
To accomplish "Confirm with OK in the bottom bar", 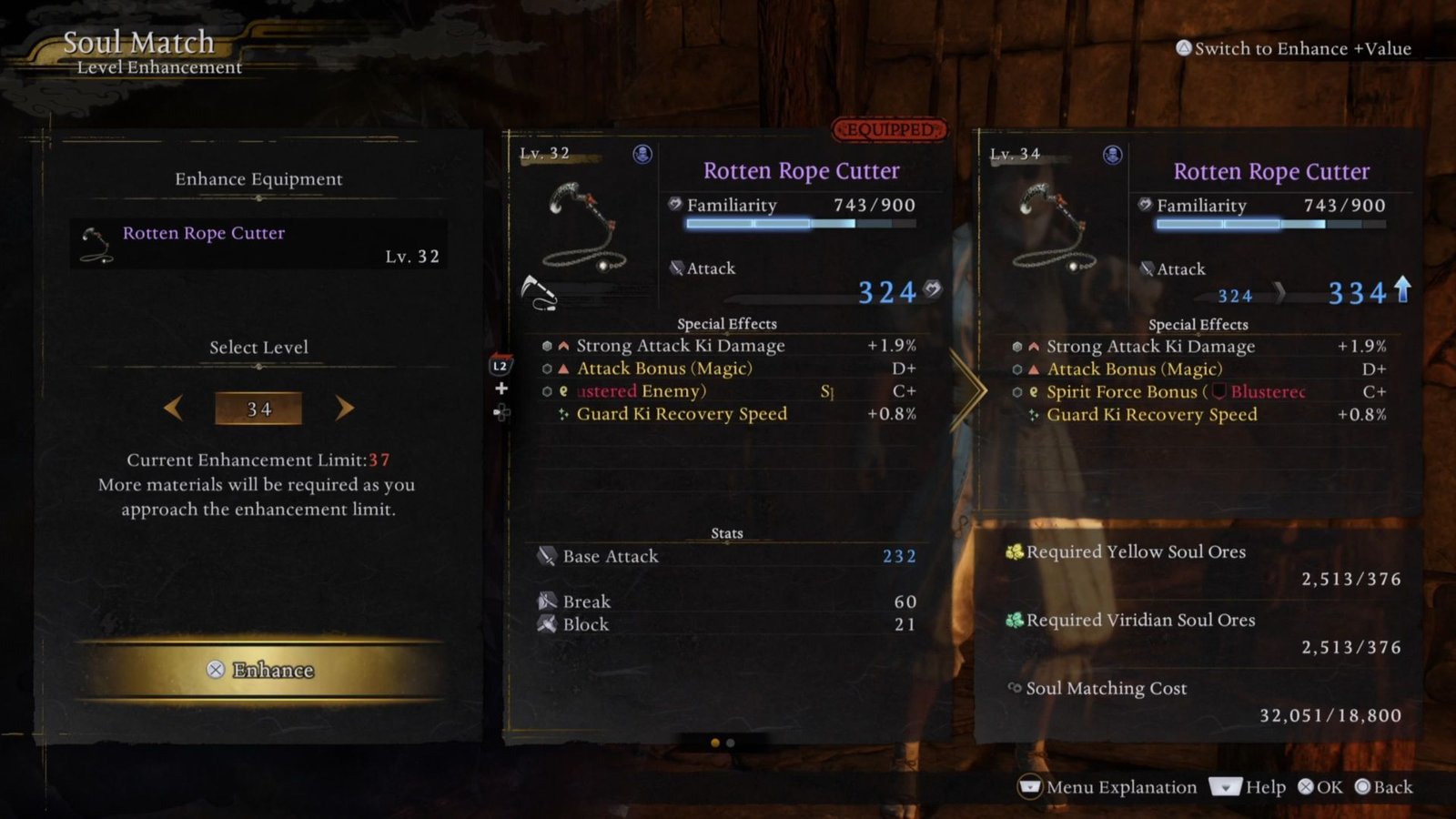I will point(1320,787).
